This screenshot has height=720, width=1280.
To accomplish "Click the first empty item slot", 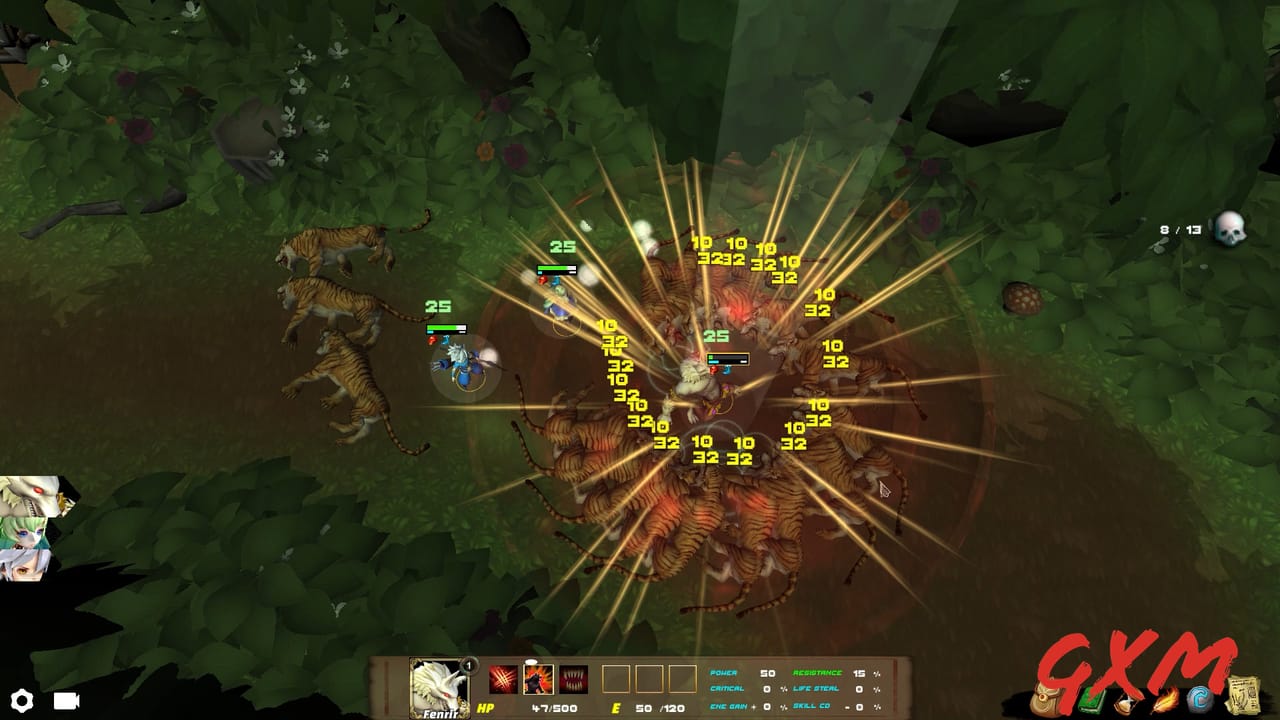I will pyautogui.click(x=616, y=678).
